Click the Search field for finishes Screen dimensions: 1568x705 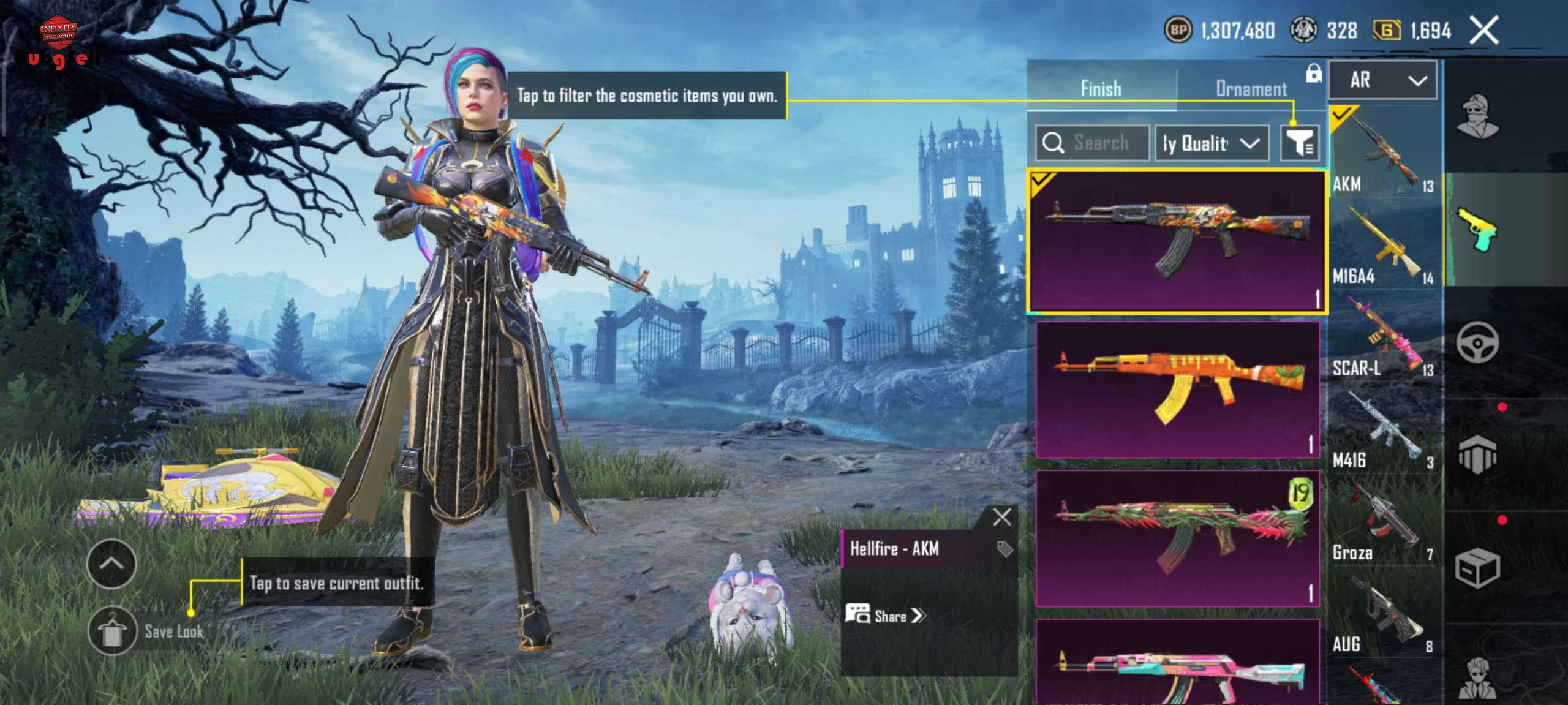[1092, 143]
